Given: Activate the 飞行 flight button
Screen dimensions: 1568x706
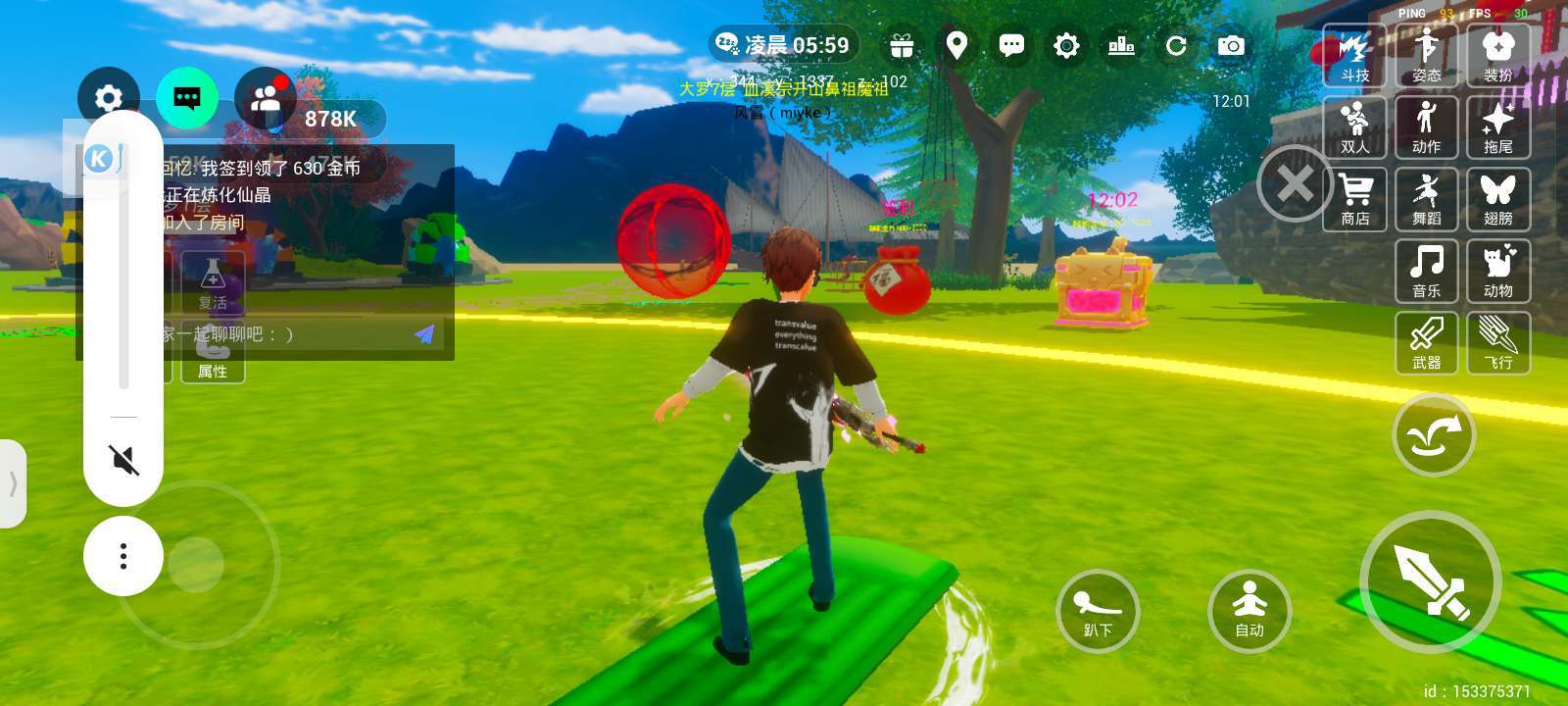Looking at the screenshot, I should pyautogui.click(x=1497, y=343).
